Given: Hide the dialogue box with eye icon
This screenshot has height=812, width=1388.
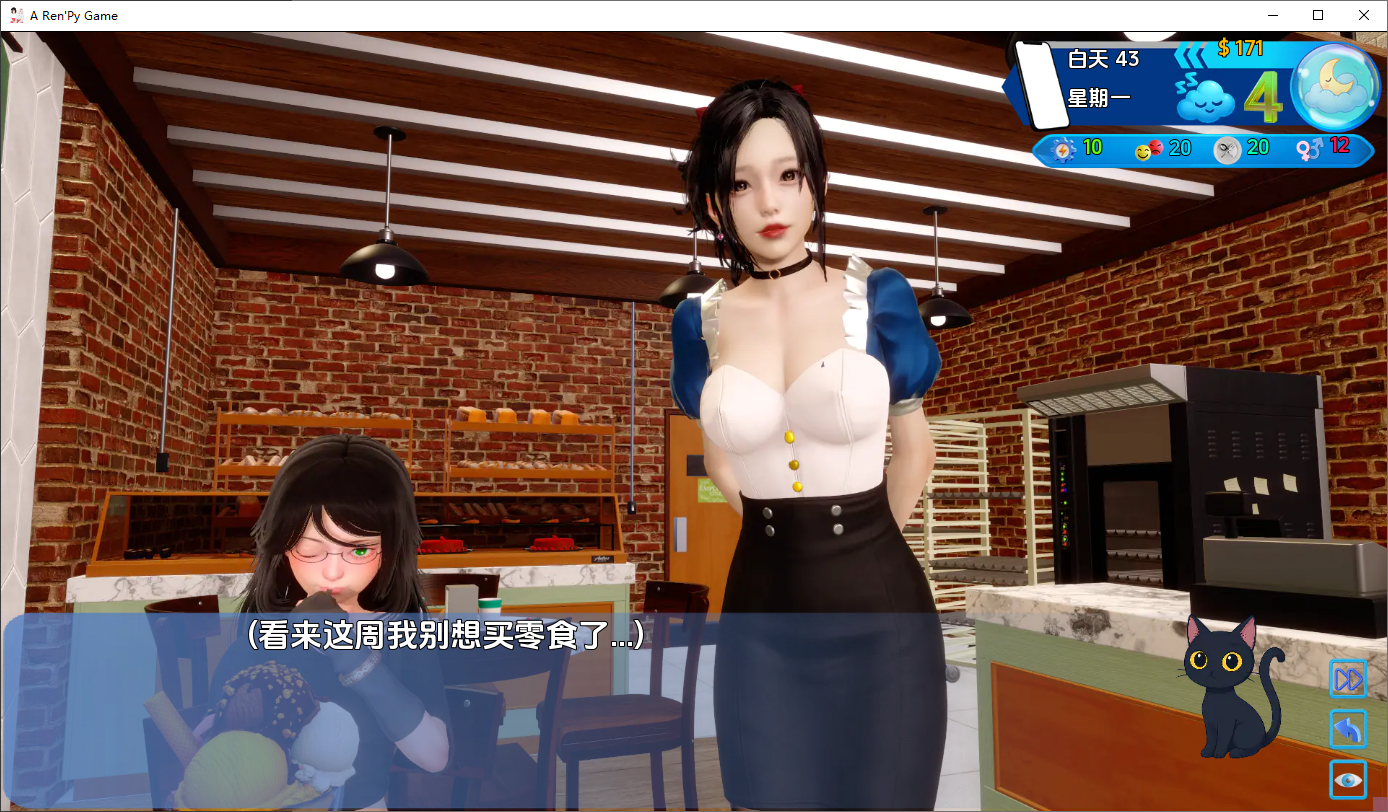Looking at the screenshot, I should [x=1347, y=779].
